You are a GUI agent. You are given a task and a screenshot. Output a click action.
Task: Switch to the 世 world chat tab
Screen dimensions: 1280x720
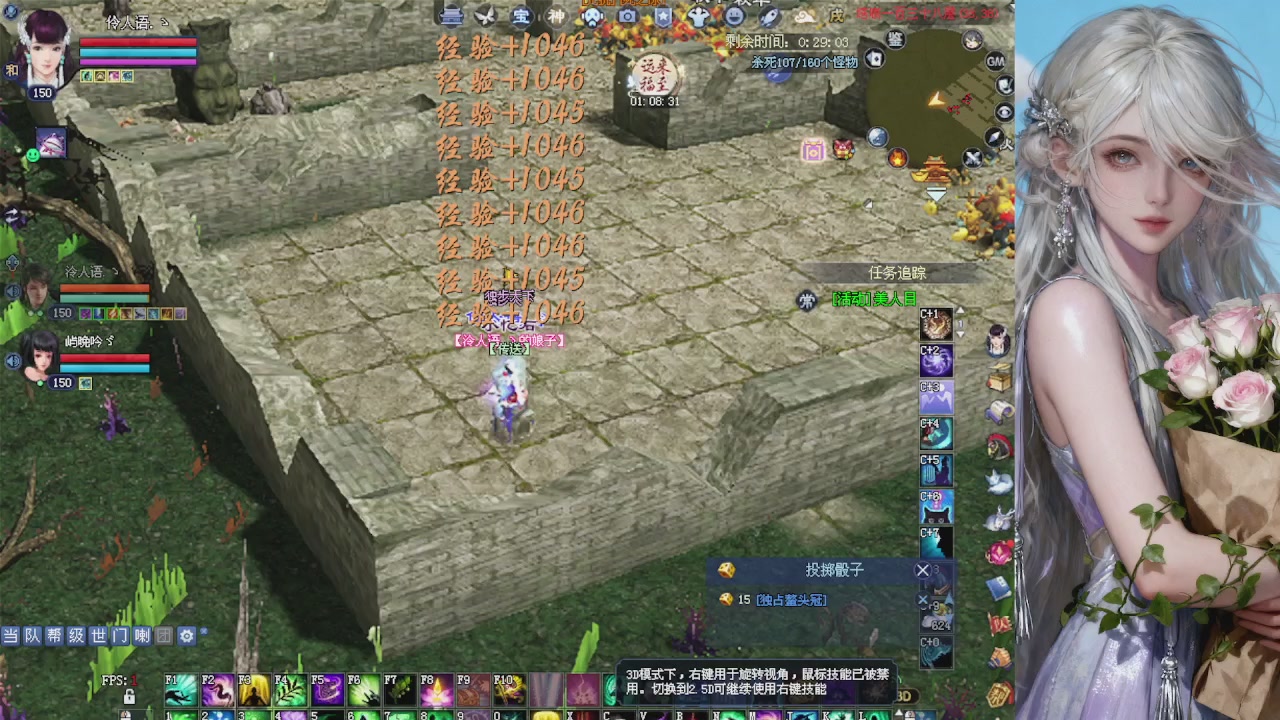pyautogui.click(x=101, y=636)
